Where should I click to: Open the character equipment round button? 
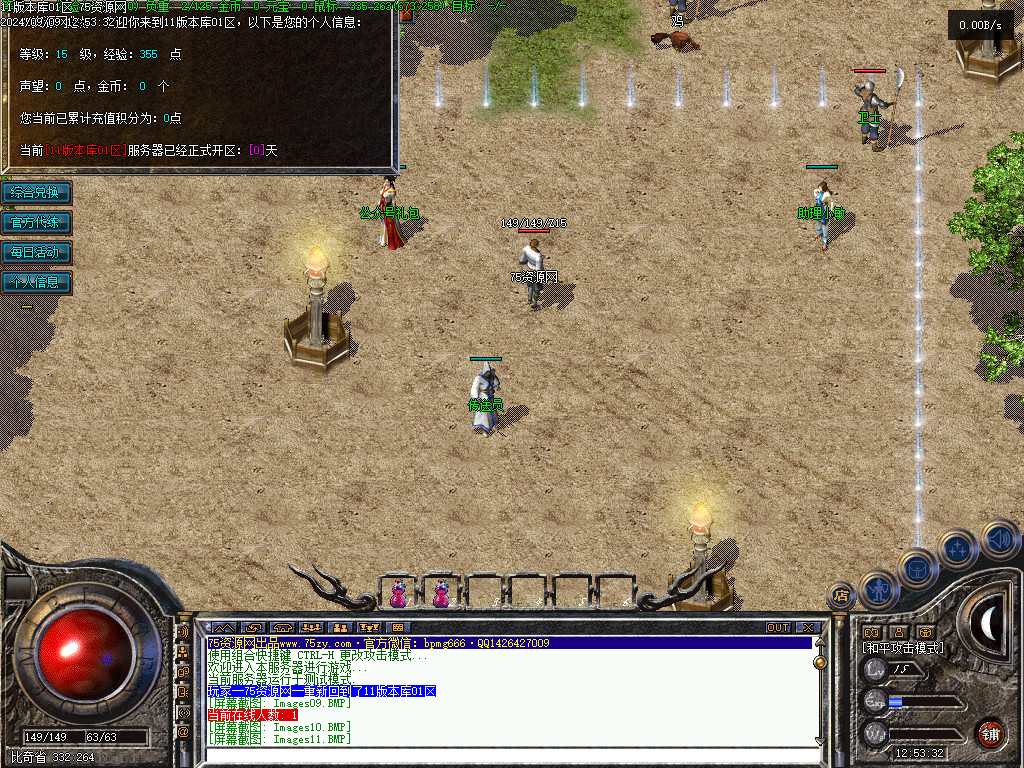pyautogui.click(x=879, y=589)
